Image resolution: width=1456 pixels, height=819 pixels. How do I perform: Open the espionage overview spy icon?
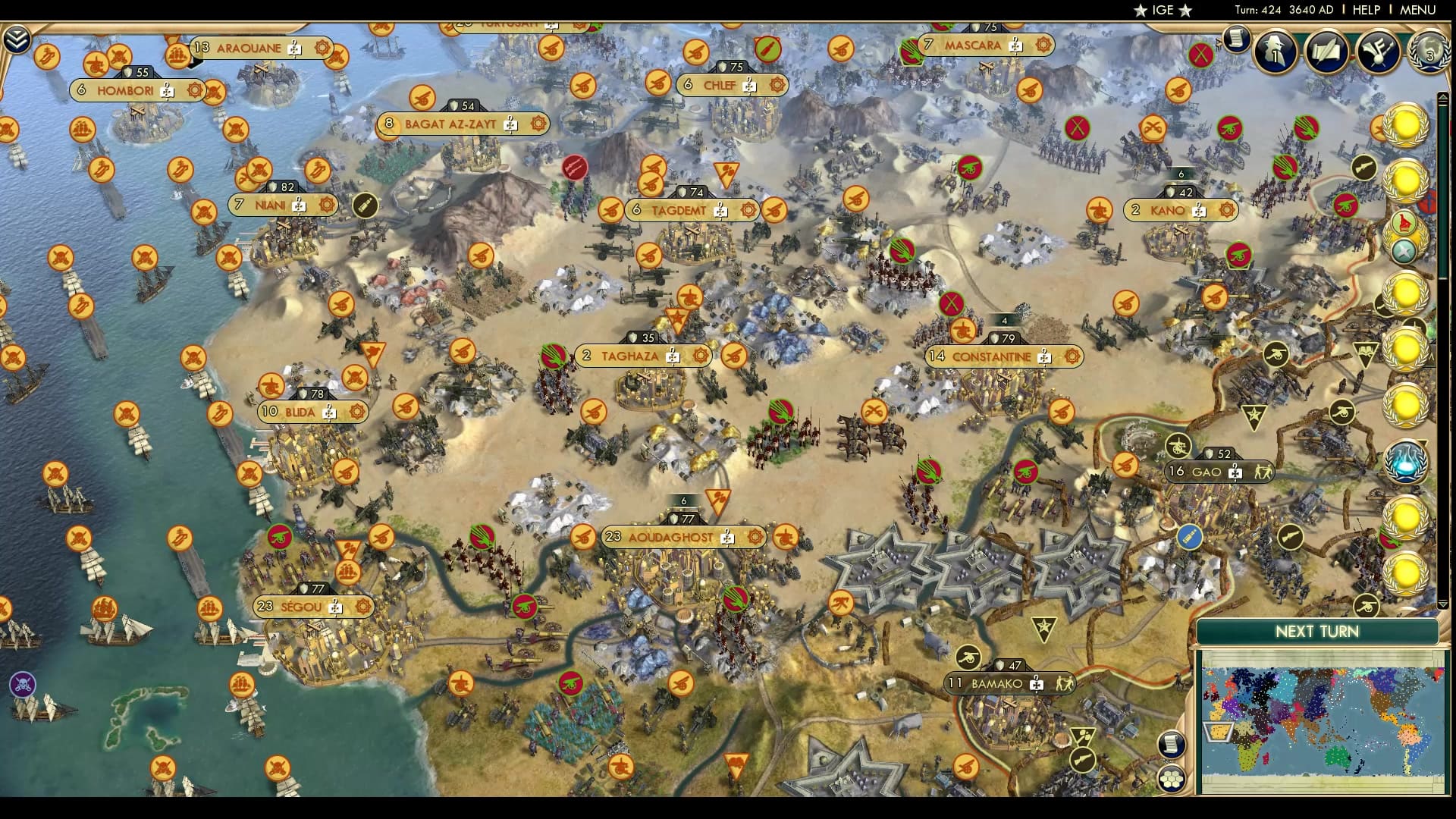(x=1276, y=51)
